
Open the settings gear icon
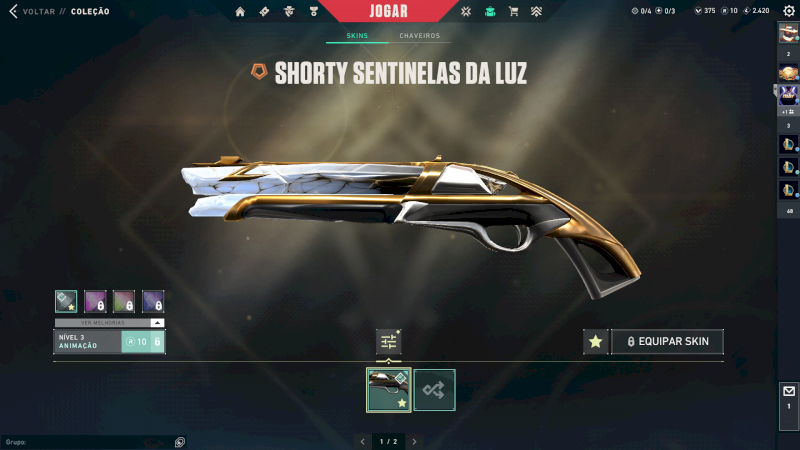click(x=788, y=11)
